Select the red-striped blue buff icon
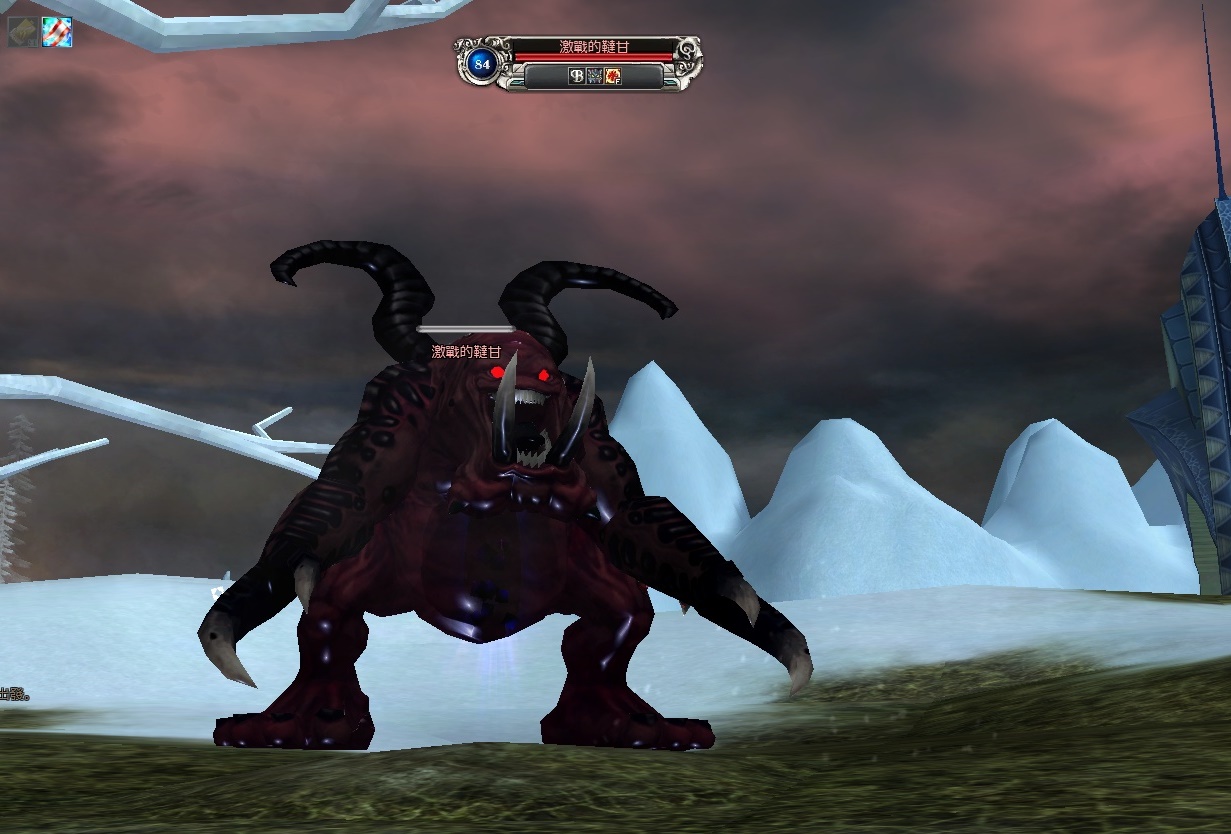 coord(56,32)
